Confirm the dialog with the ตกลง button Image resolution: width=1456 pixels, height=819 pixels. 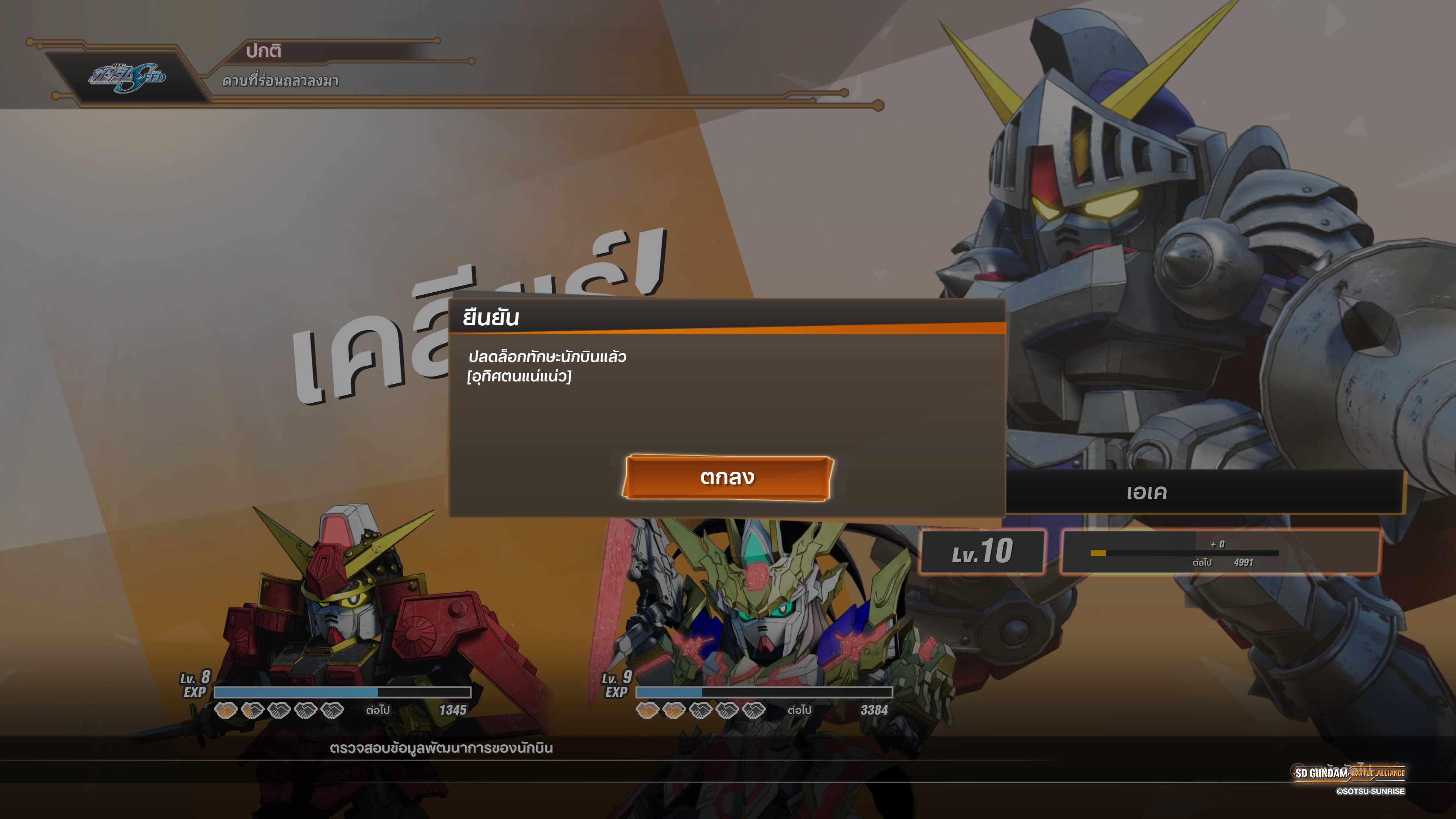click(727, 478)
